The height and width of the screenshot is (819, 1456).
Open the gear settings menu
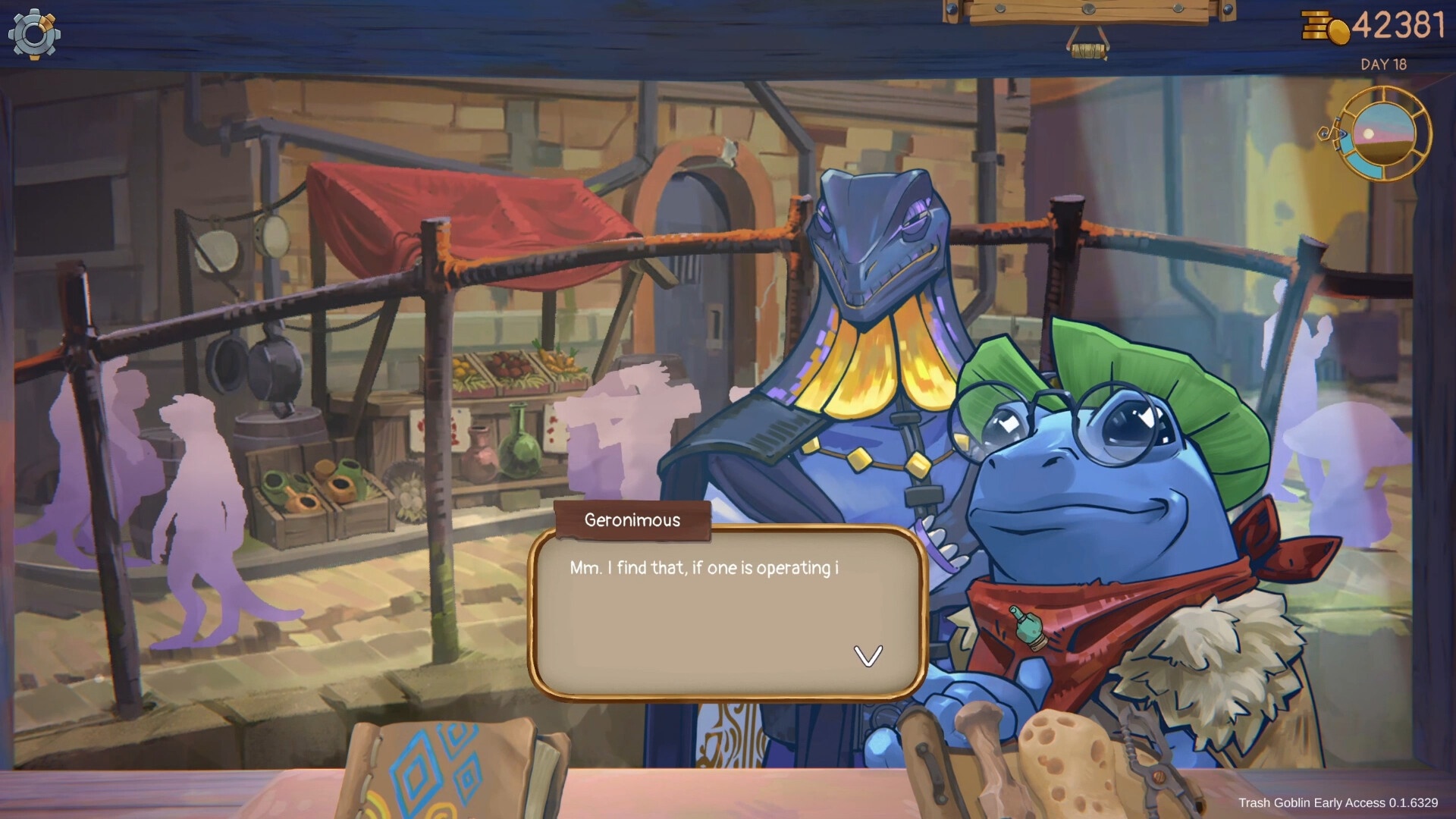pyautogui.click(x=34, y=34)
